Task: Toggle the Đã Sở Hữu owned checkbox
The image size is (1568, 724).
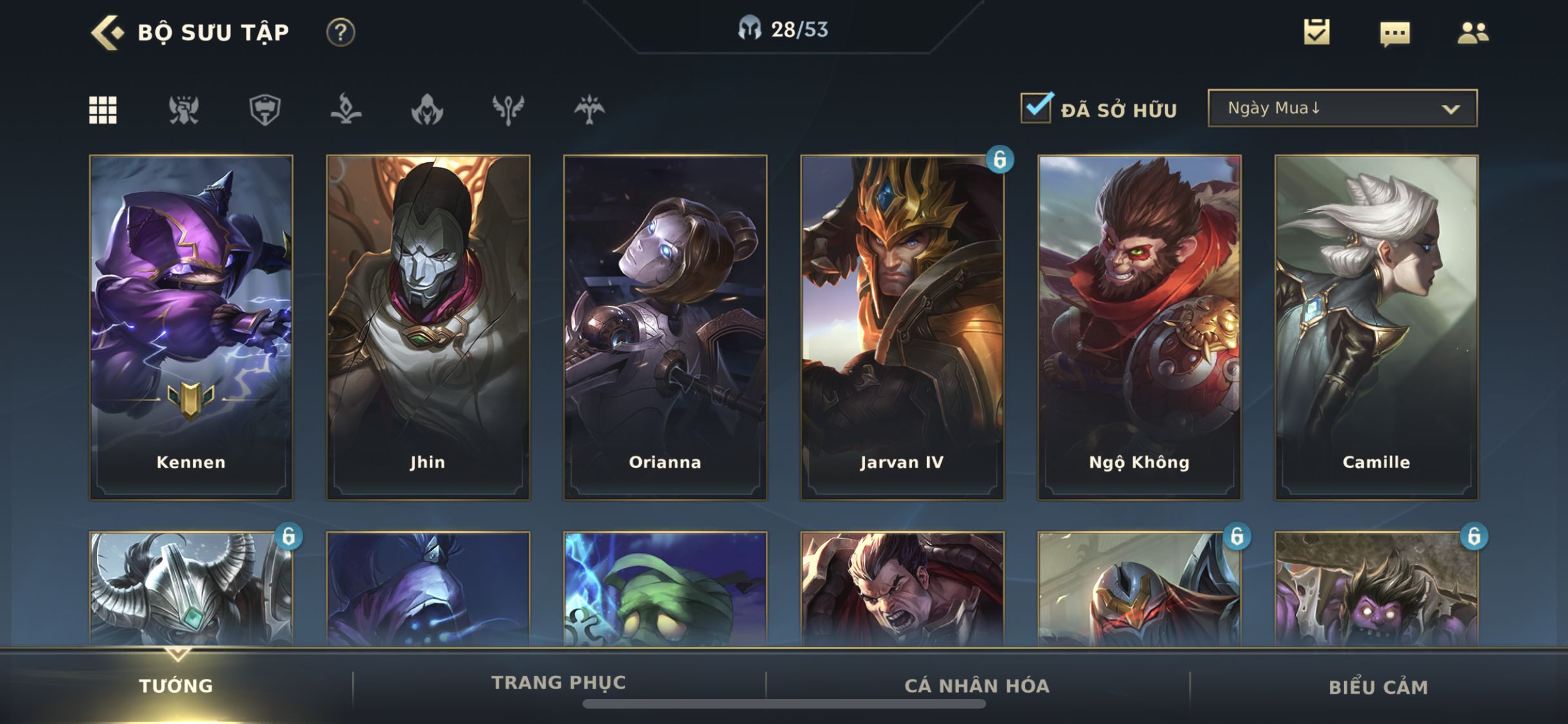Action: click(1036, 108)
